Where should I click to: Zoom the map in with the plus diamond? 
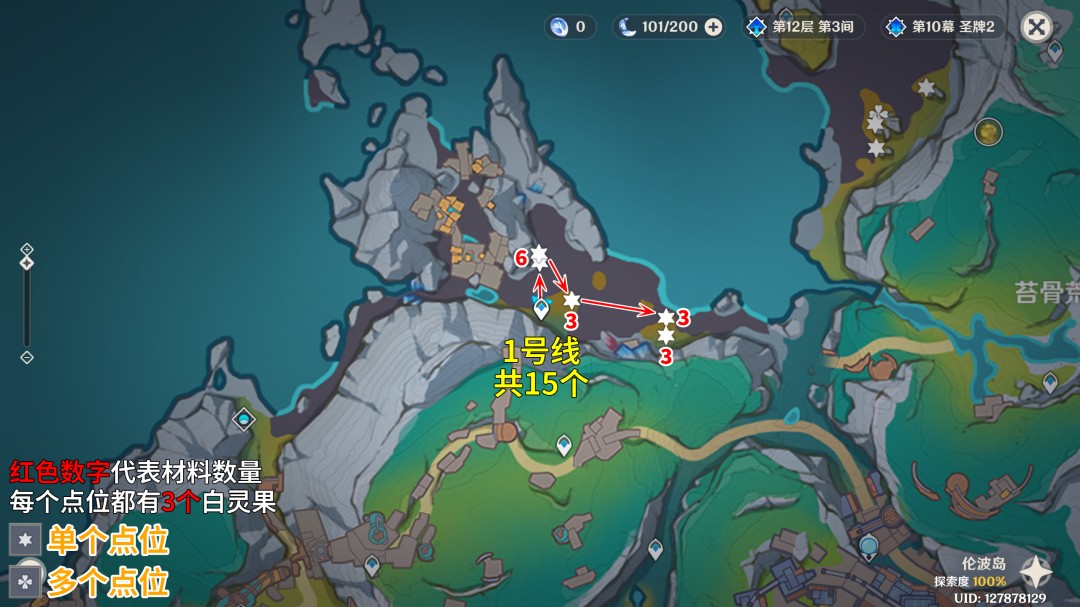(x=27, y=249)
